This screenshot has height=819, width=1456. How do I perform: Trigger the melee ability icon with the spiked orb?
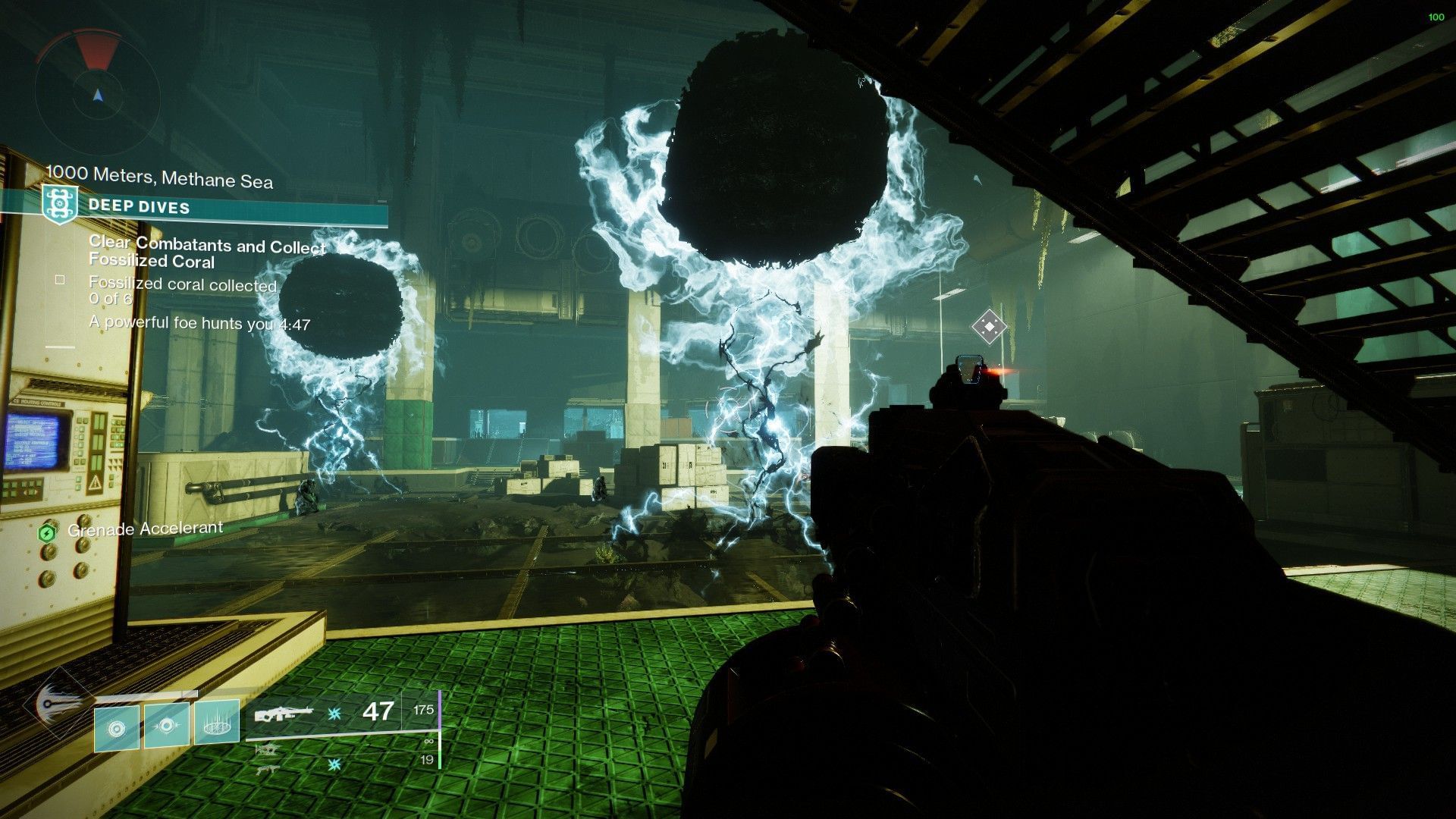tap(167, 724)
